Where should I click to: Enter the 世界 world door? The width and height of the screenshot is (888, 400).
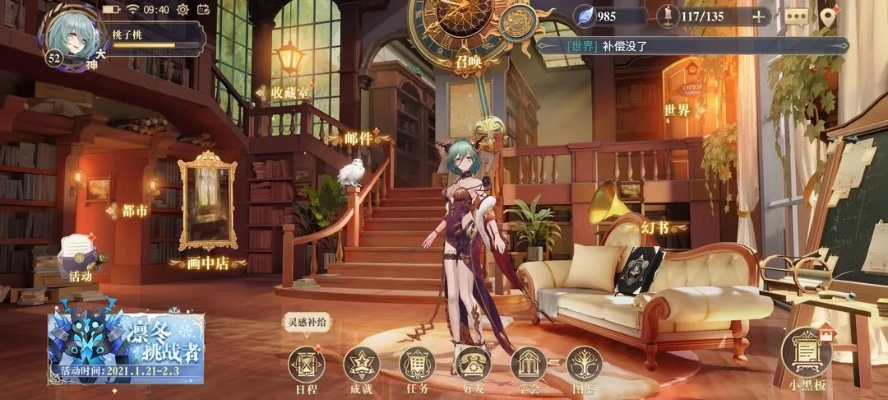point(678,109)
